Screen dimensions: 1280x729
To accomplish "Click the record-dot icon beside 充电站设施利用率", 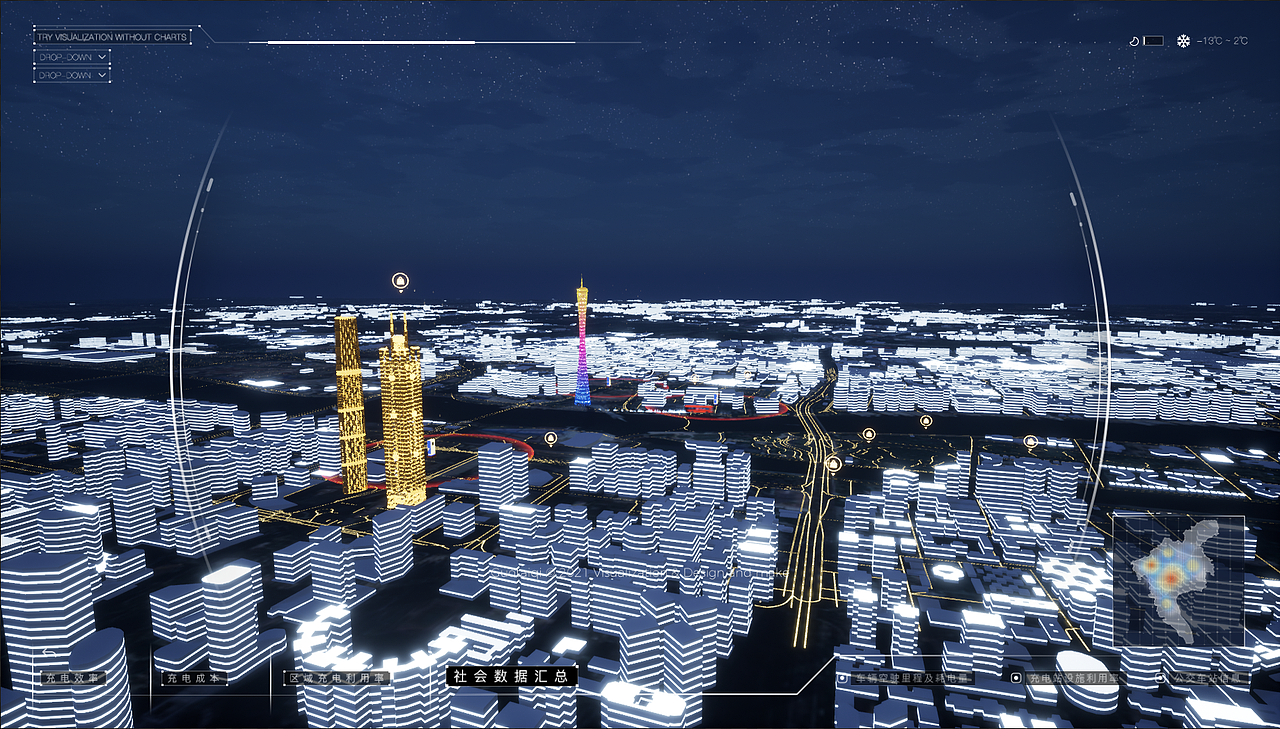I will pyautogui.click(x=1015, y=676).
